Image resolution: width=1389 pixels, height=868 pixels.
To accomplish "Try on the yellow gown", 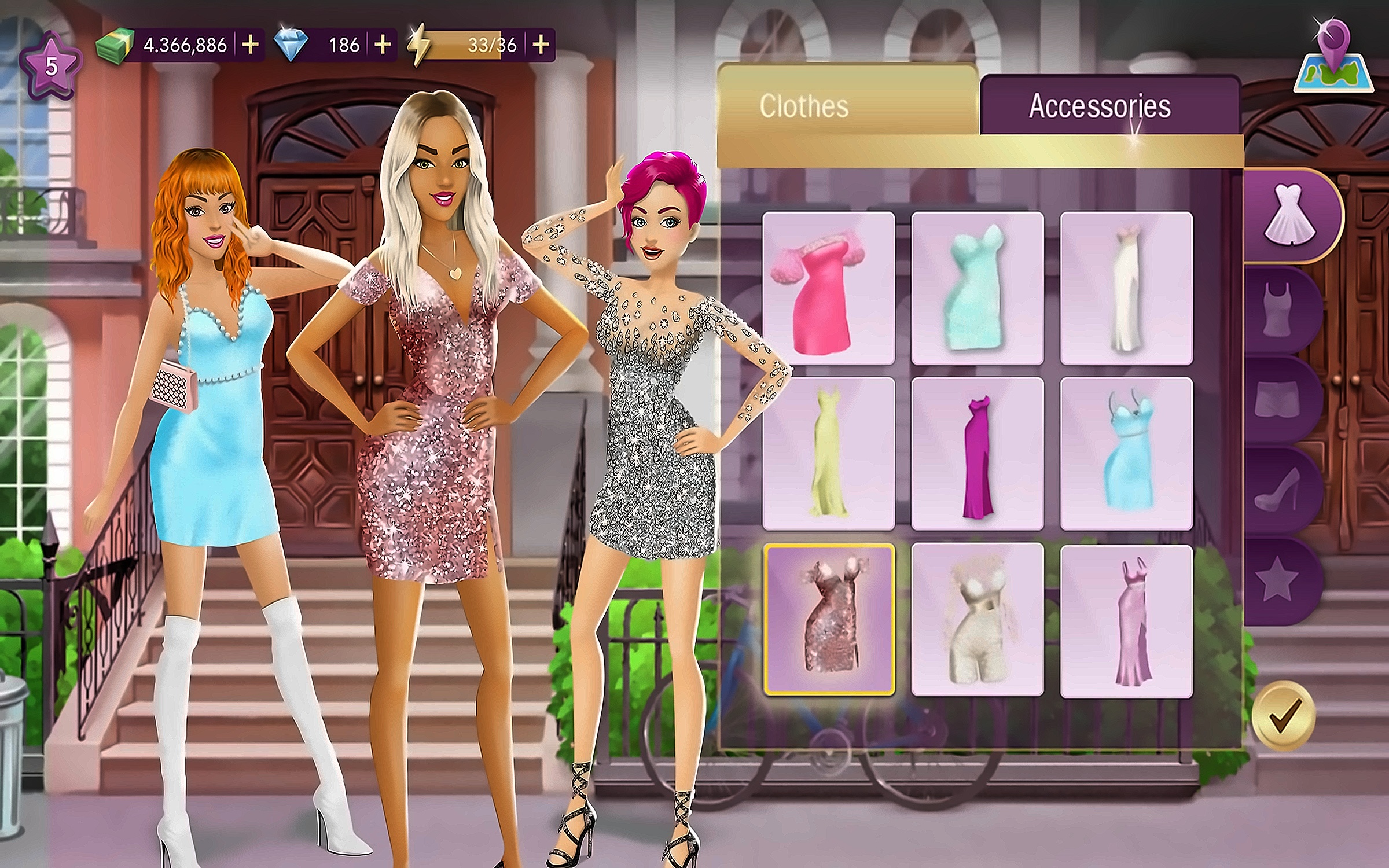I will click(828, 454).
